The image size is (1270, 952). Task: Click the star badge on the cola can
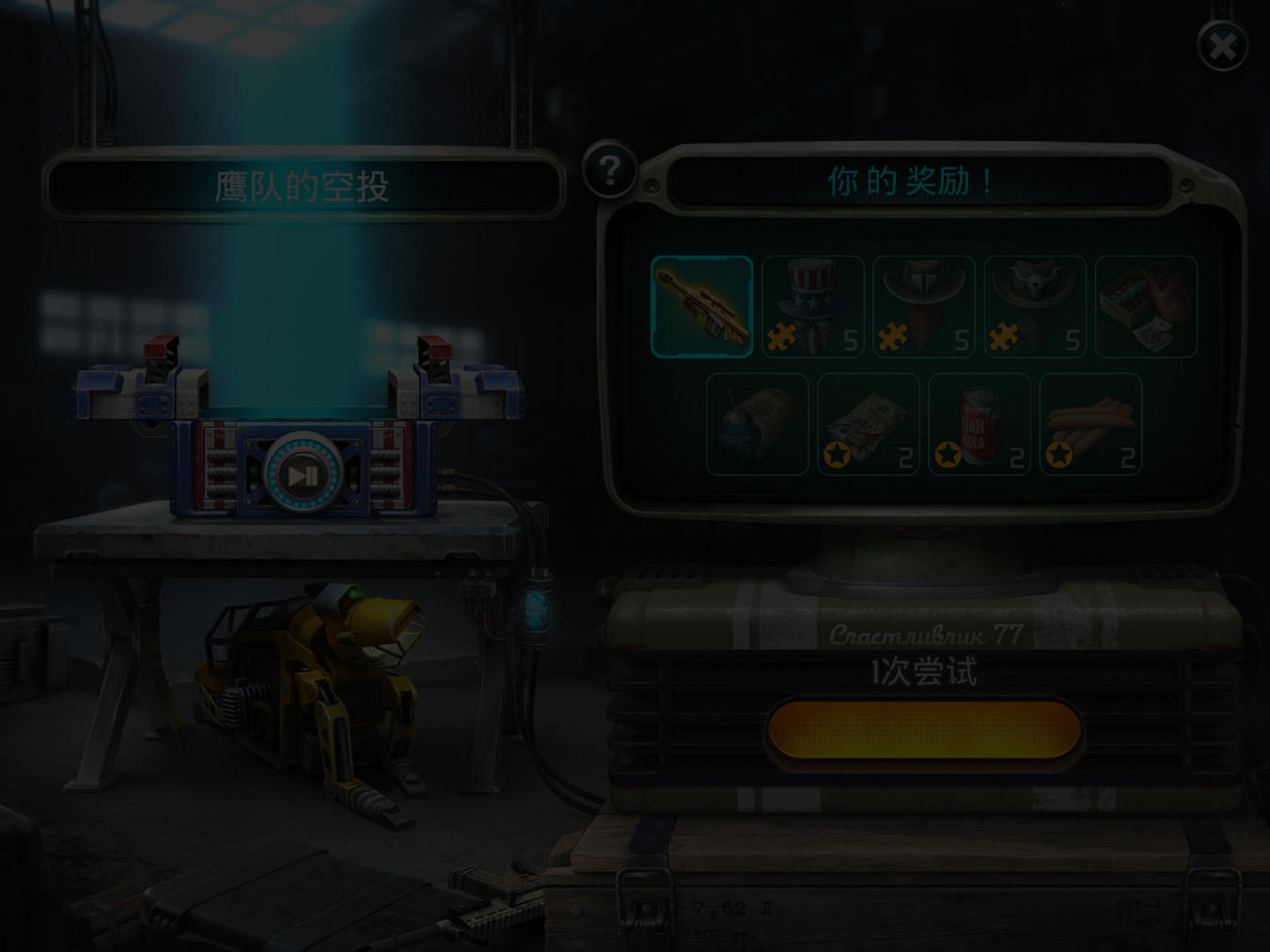click(948, 454)
